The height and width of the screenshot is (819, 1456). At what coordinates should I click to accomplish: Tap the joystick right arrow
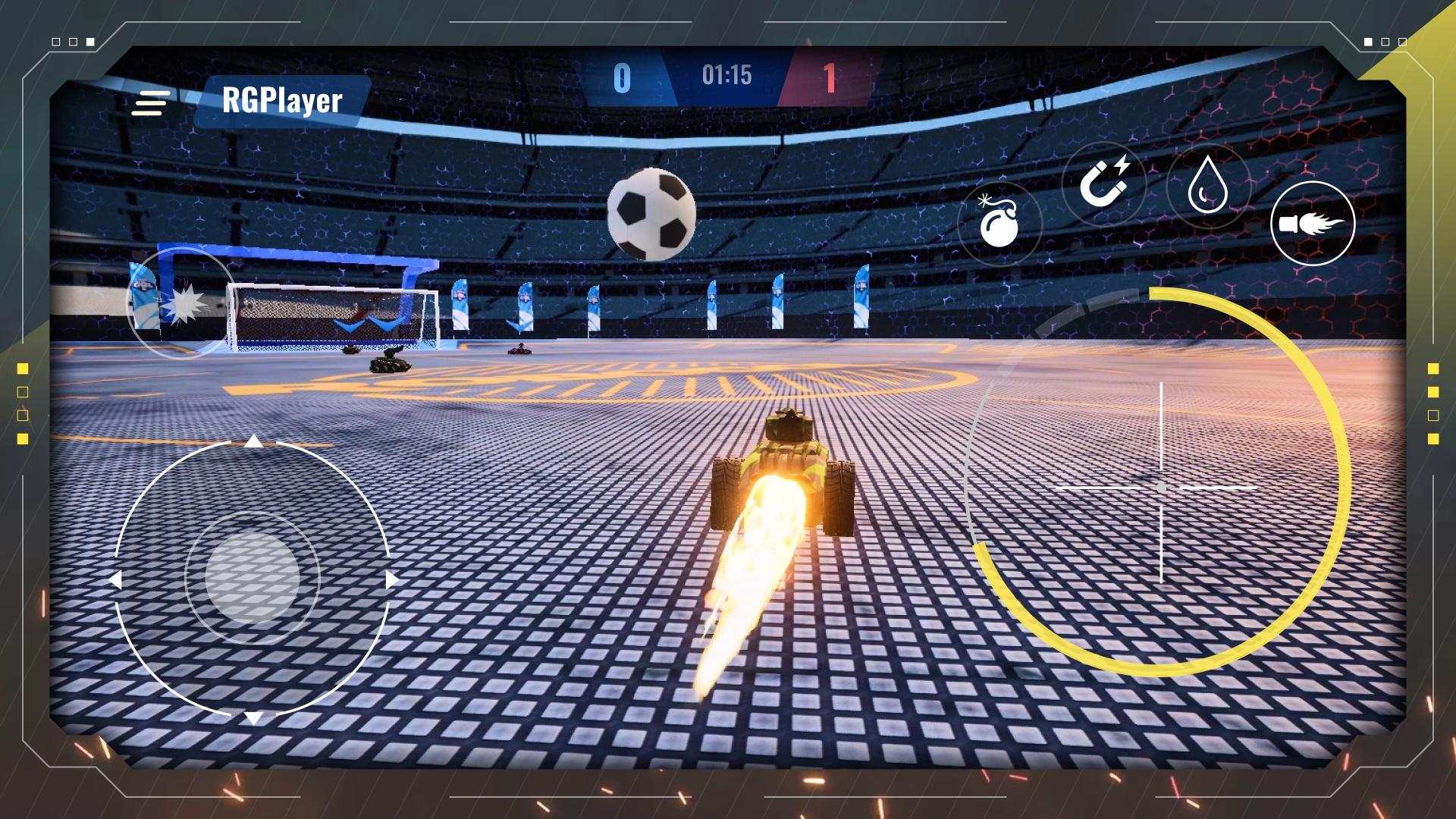(391, 580)
